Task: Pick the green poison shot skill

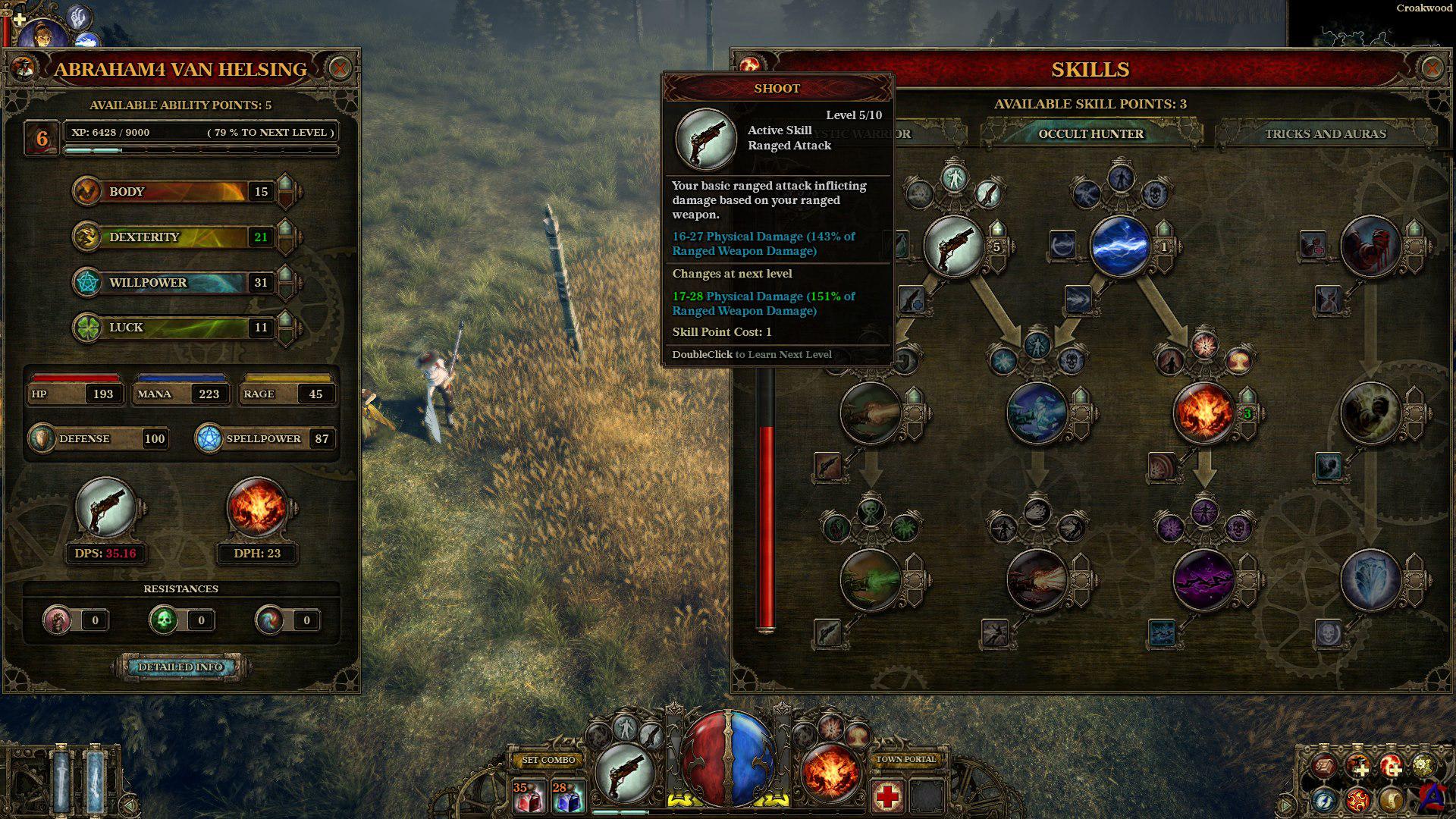Action: click(870, 580)
